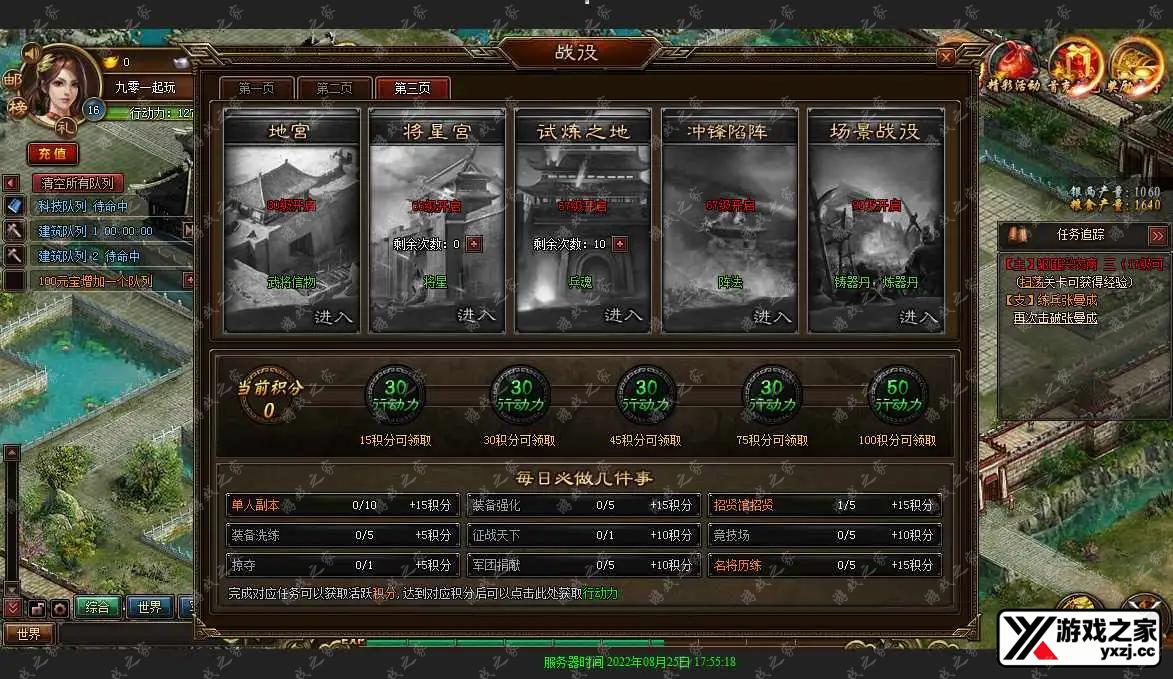Image resolution: width=1173 pixels, height=679 pixels.
Task: Add attempts with 将星宫's plus button
Action: pyautogui.click(x=474, y=244)
